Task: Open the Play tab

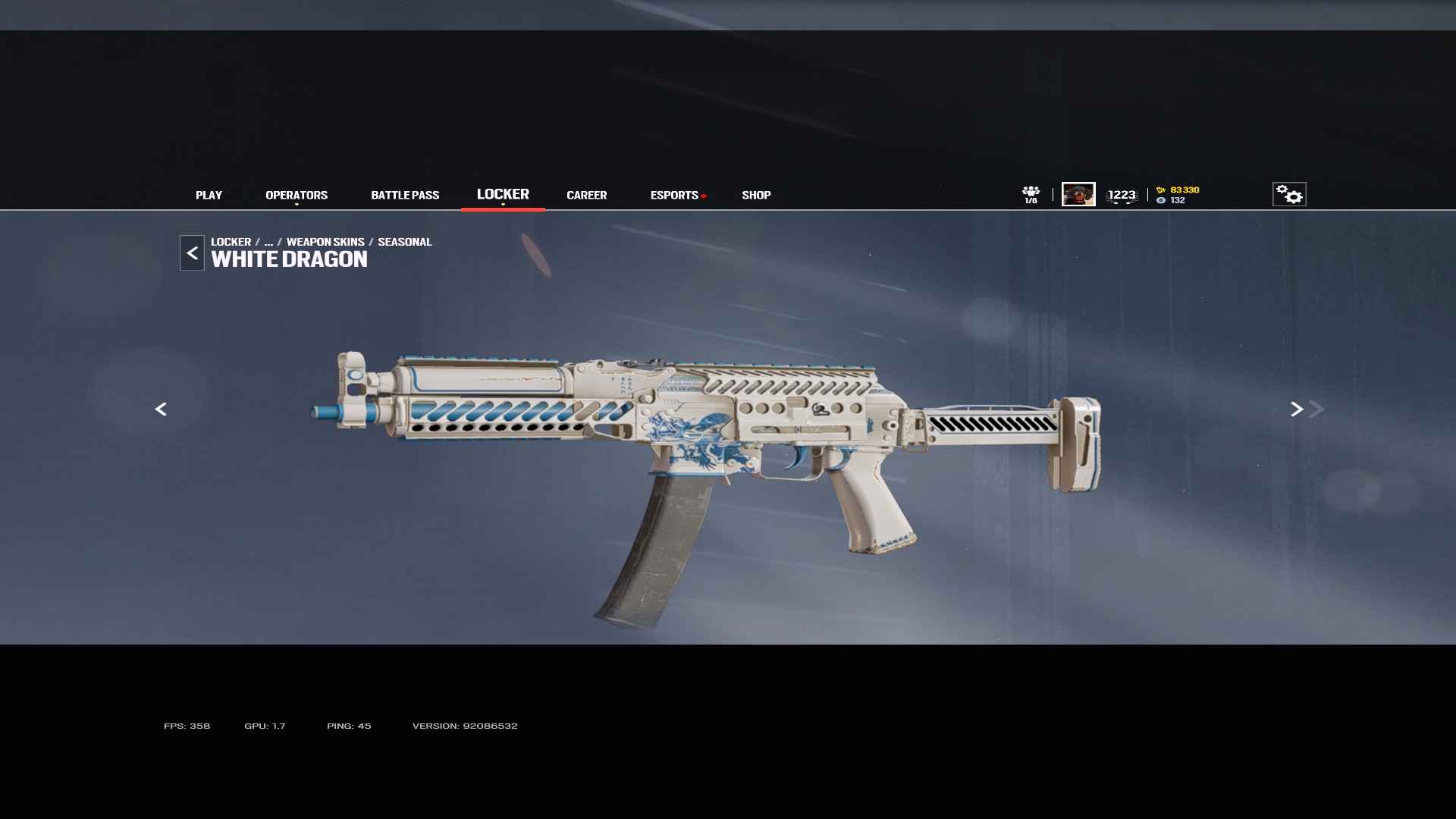Action: point(209,195)
